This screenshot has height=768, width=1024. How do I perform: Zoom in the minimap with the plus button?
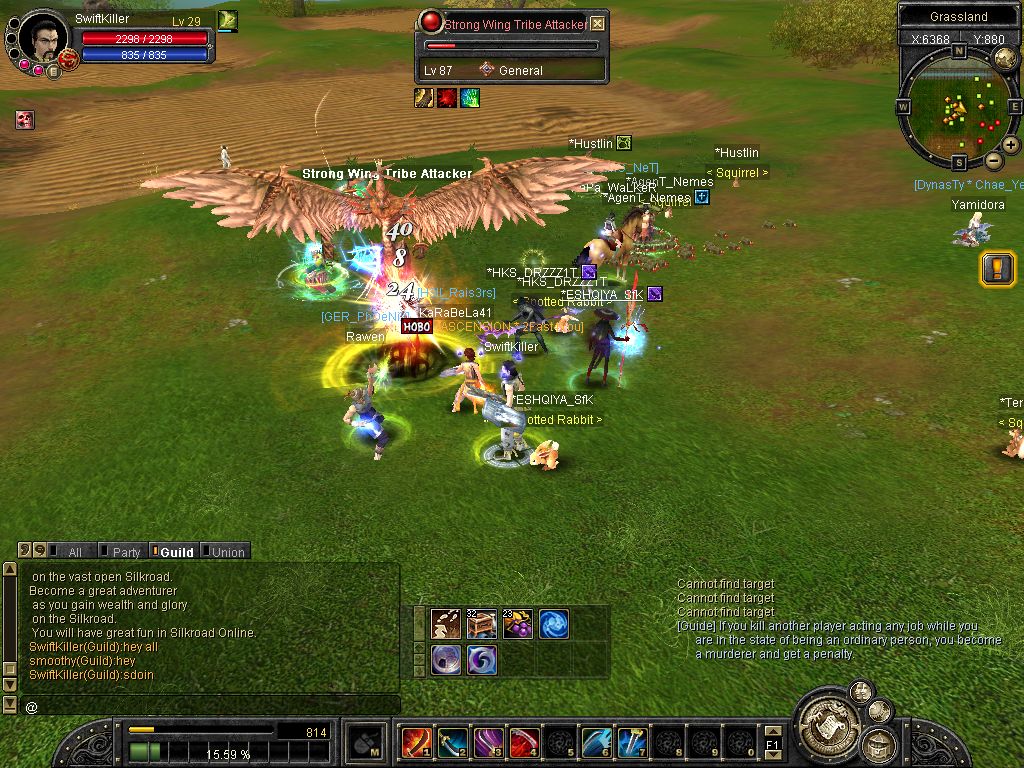click(1011, 145)
